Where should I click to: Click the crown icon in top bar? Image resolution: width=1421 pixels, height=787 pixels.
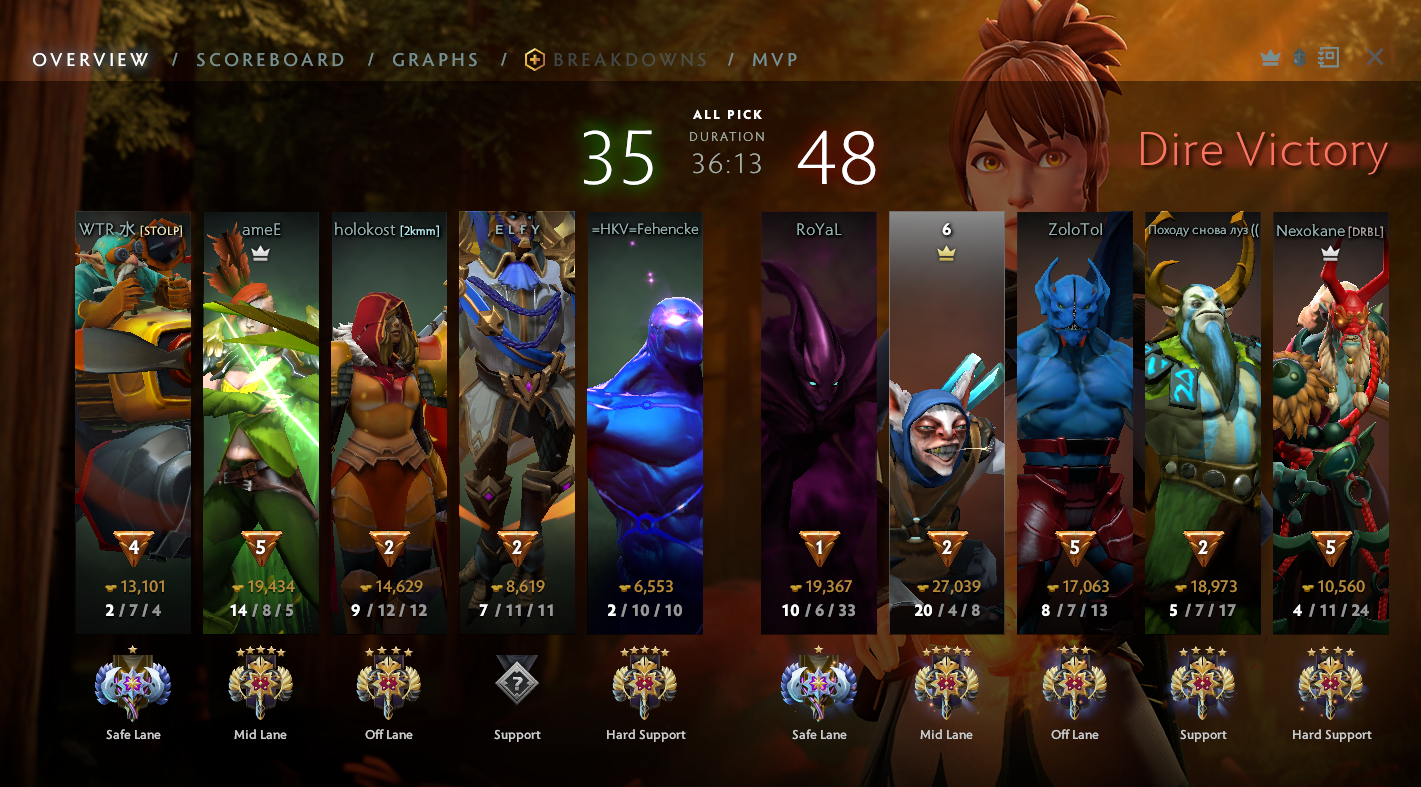(x=1271, y=58)
